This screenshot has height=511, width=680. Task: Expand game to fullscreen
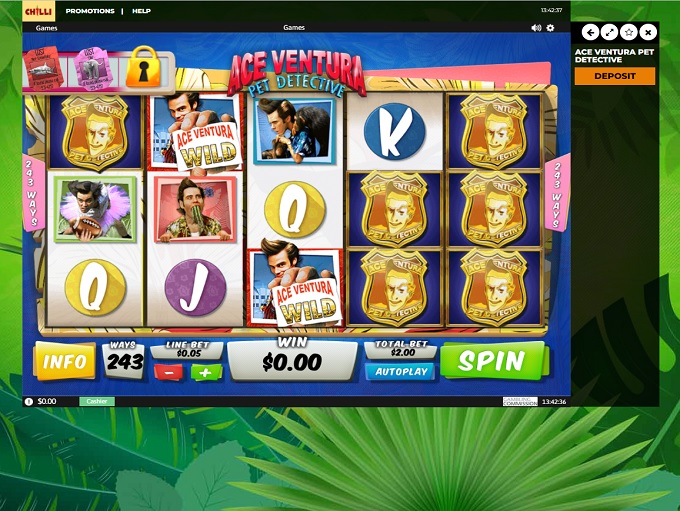(609, 32)
